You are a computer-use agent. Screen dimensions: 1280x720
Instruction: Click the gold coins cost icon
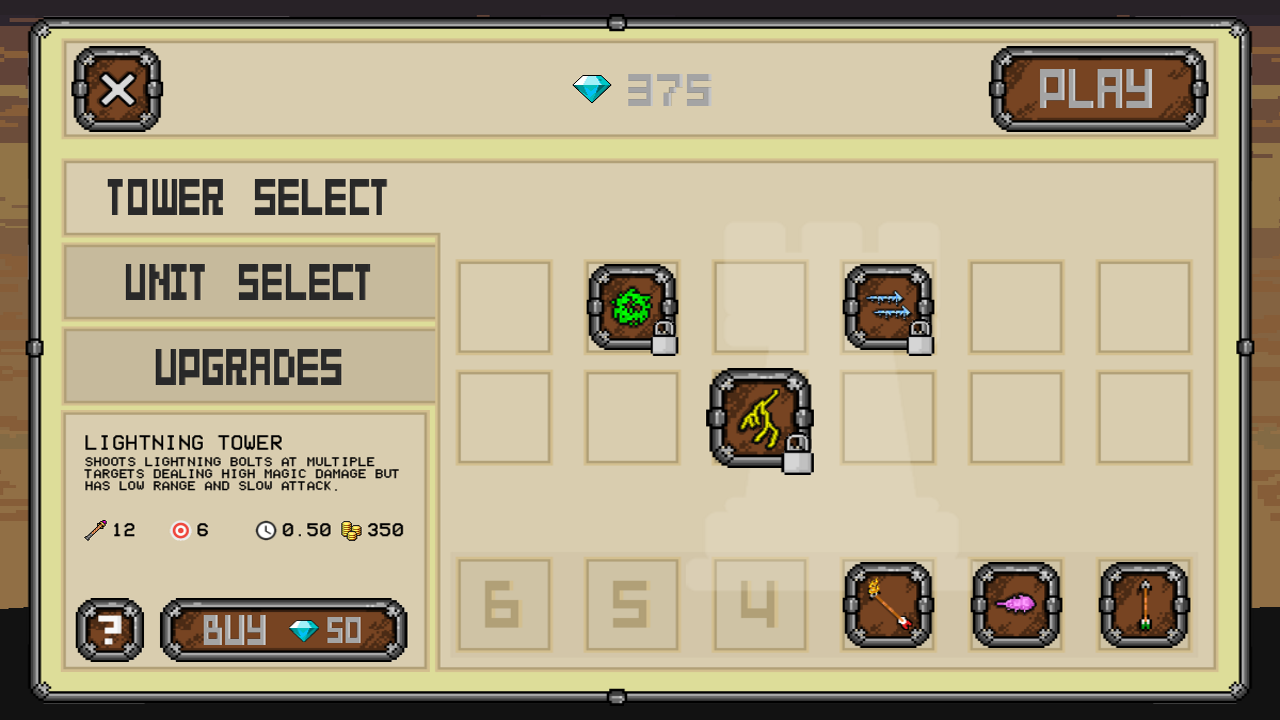[351, 530]
